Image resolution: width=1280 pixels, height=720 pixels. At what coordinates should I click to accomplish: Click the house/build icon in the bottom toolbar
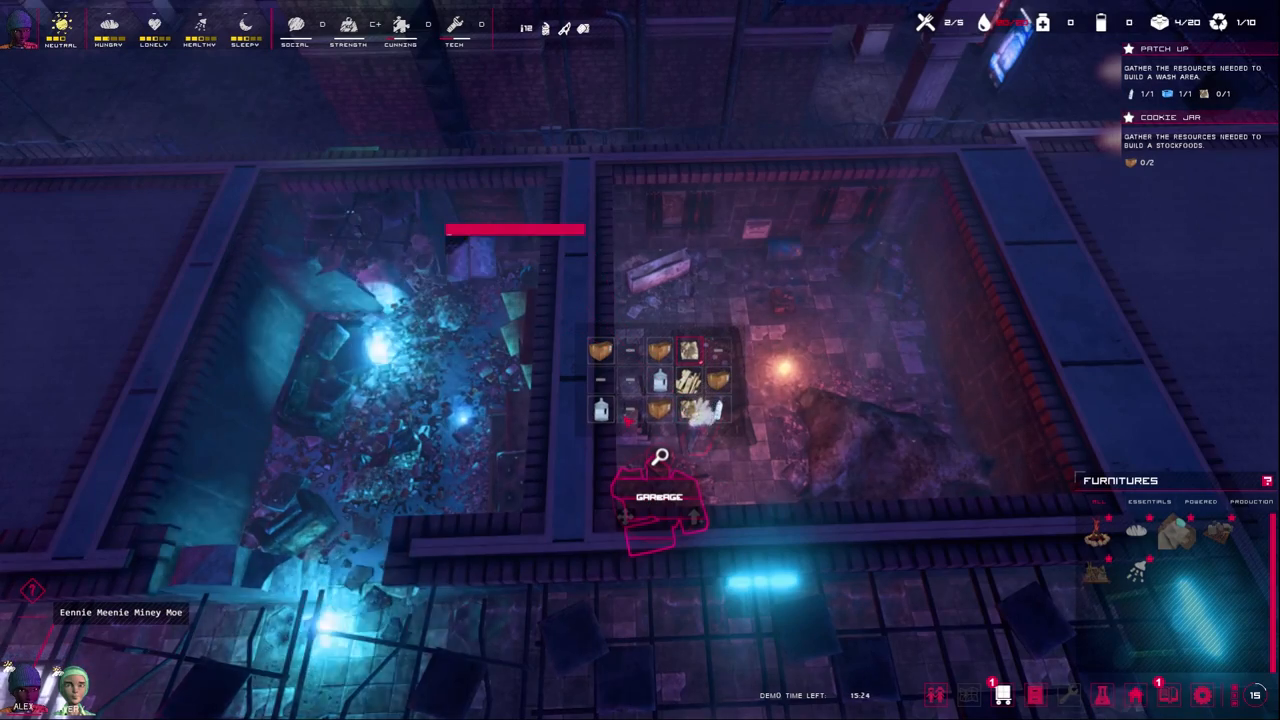(x=1137, y=695)
